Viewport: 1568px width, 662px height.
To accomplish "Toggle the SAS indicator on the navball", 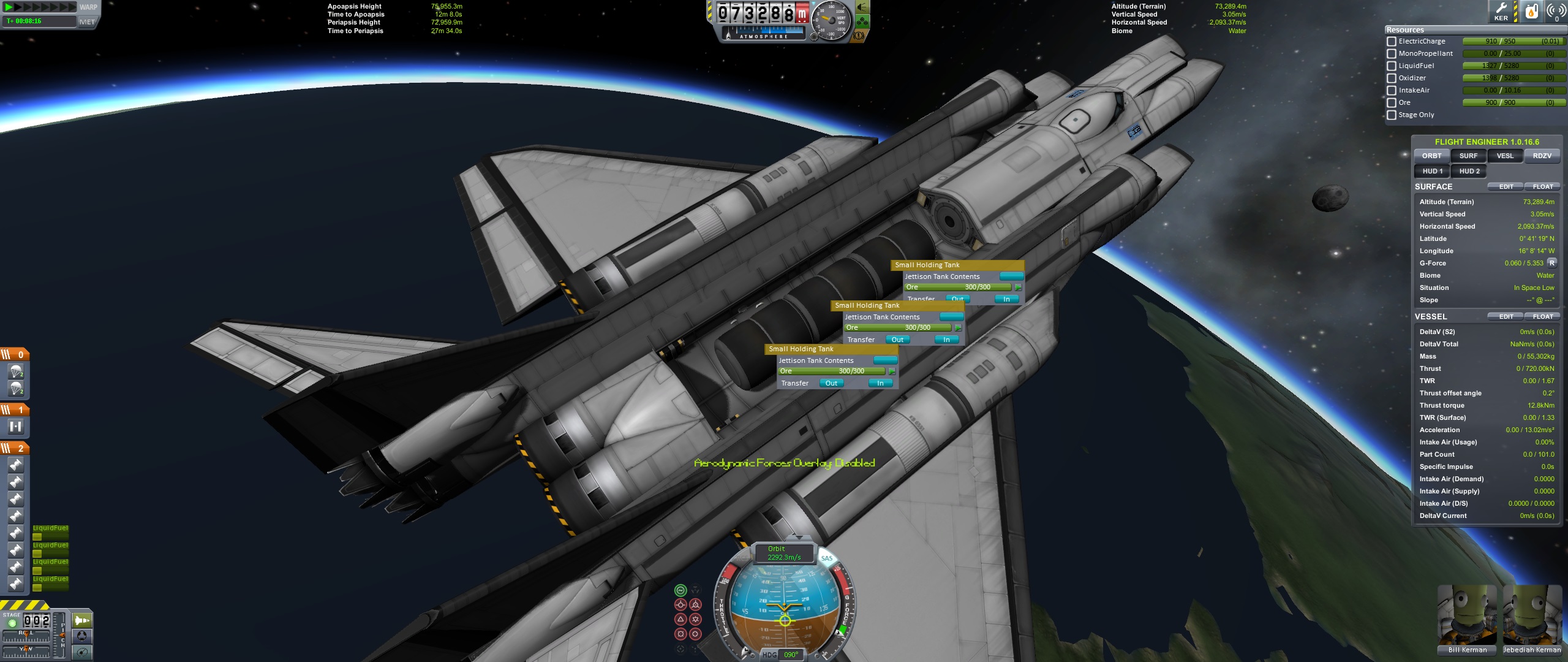I will point(827,558).
